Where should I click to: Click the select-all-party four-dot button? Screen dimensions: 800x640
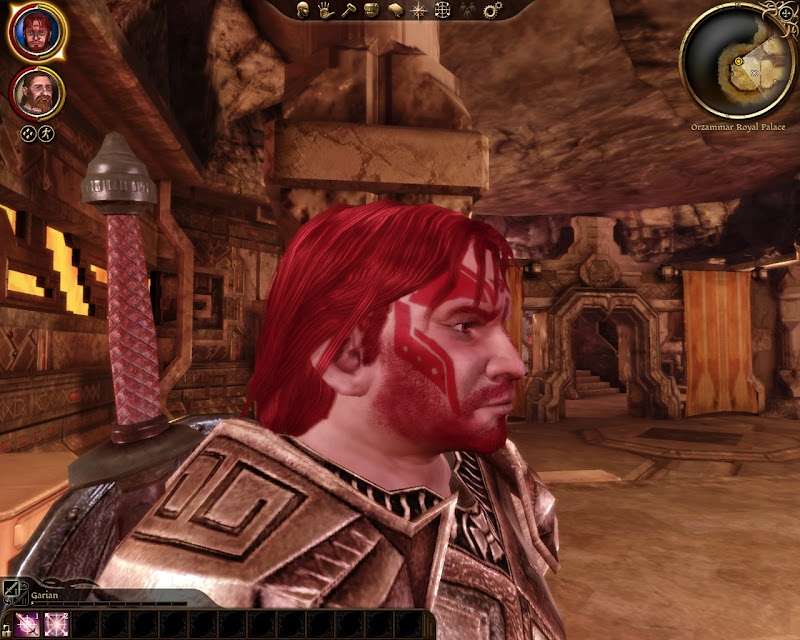click(28, 132)
